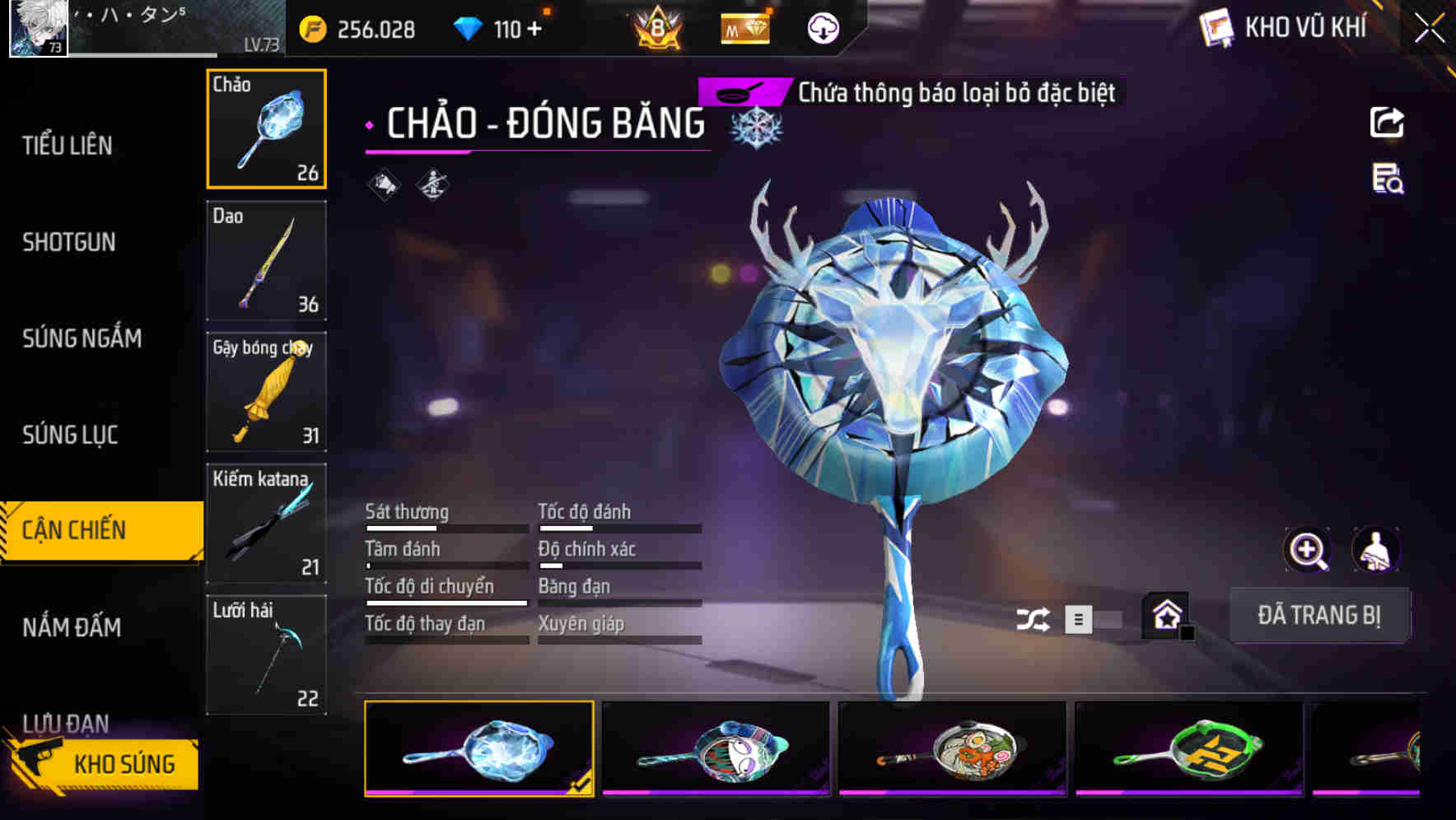1456x820 pixels.
Task: Open the SHOTGUN weapon category
Action: [69, 243]
